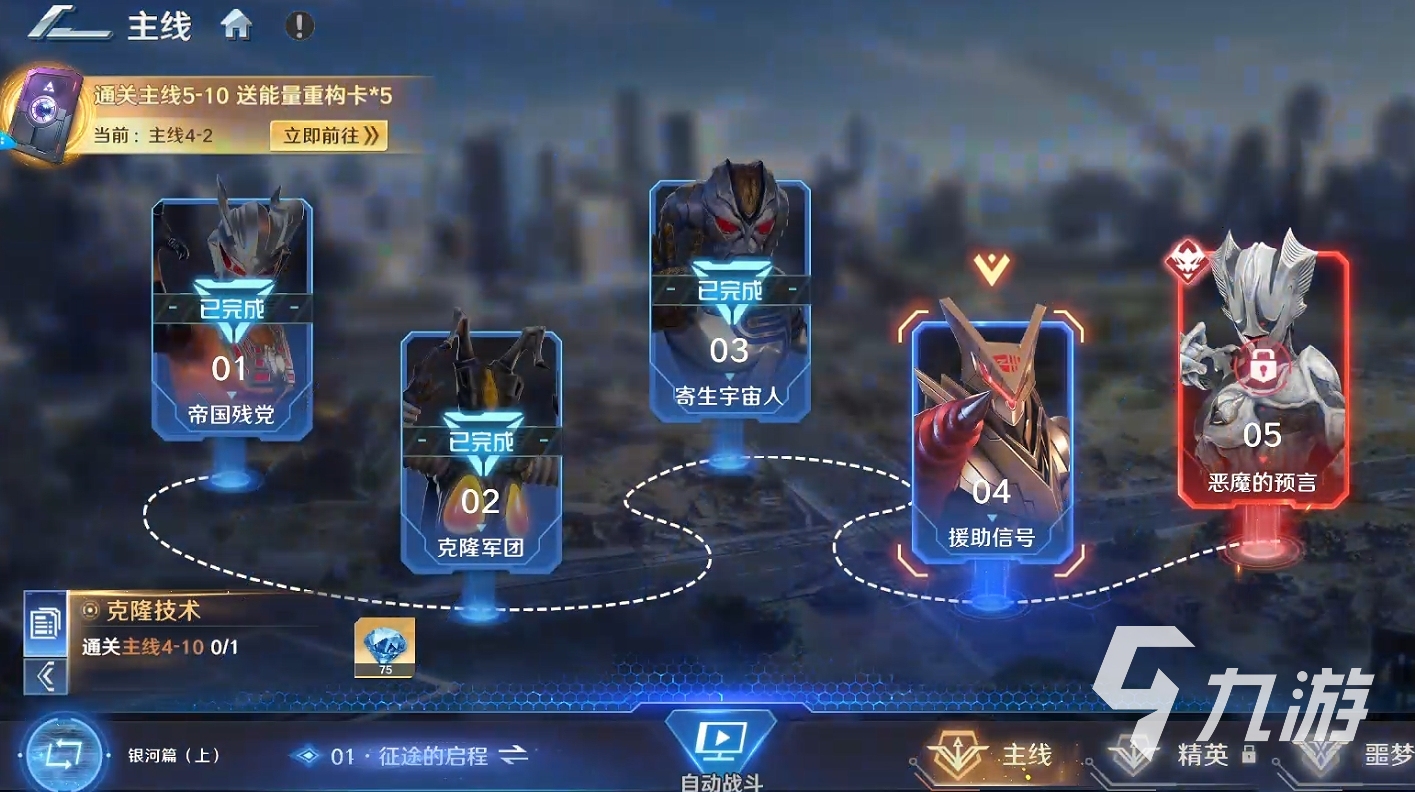Screen dimensions: 1415x792
Task: Collect the 75 diamond reward icon
Action: tap(384, 648)
